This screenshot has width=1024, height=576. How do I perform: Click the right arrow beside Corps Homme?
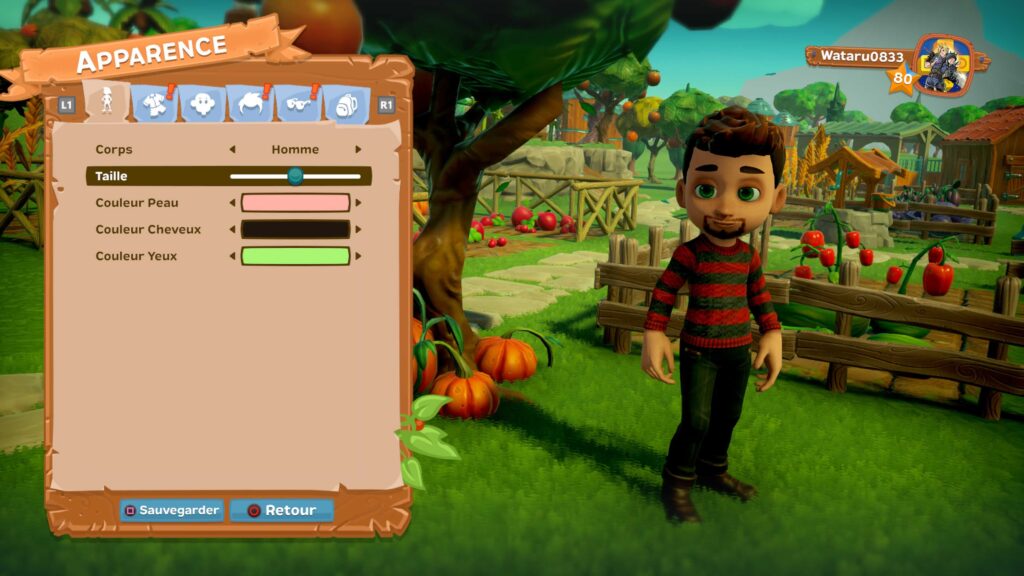click(358, 150)
